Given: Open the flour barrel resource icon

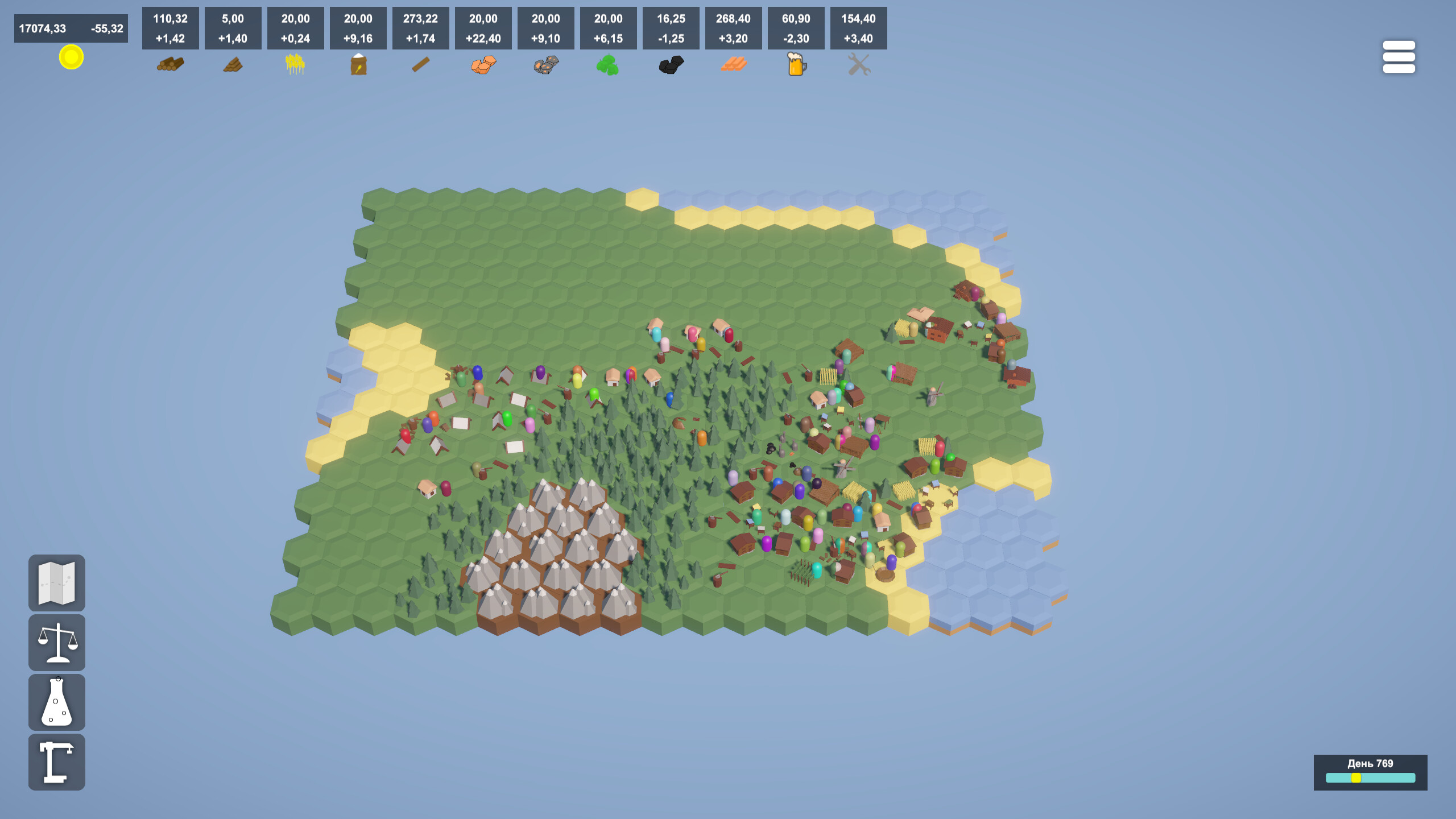Looking at the screenshot, I should pos(358,64).
